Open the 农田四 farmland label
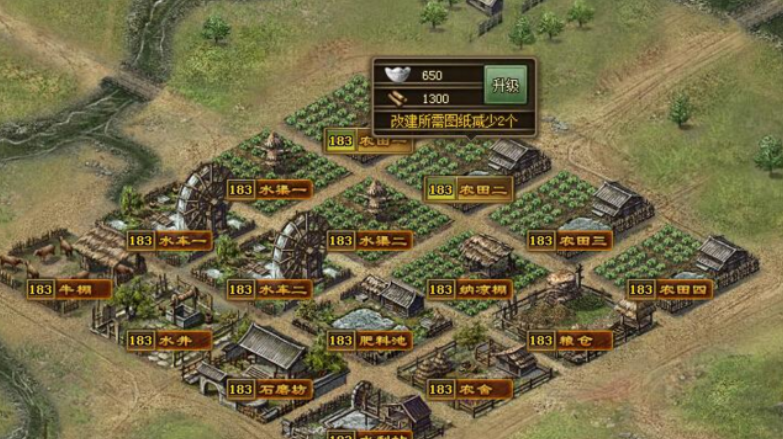This screenshot has height=439, width=783. (669, 289)
